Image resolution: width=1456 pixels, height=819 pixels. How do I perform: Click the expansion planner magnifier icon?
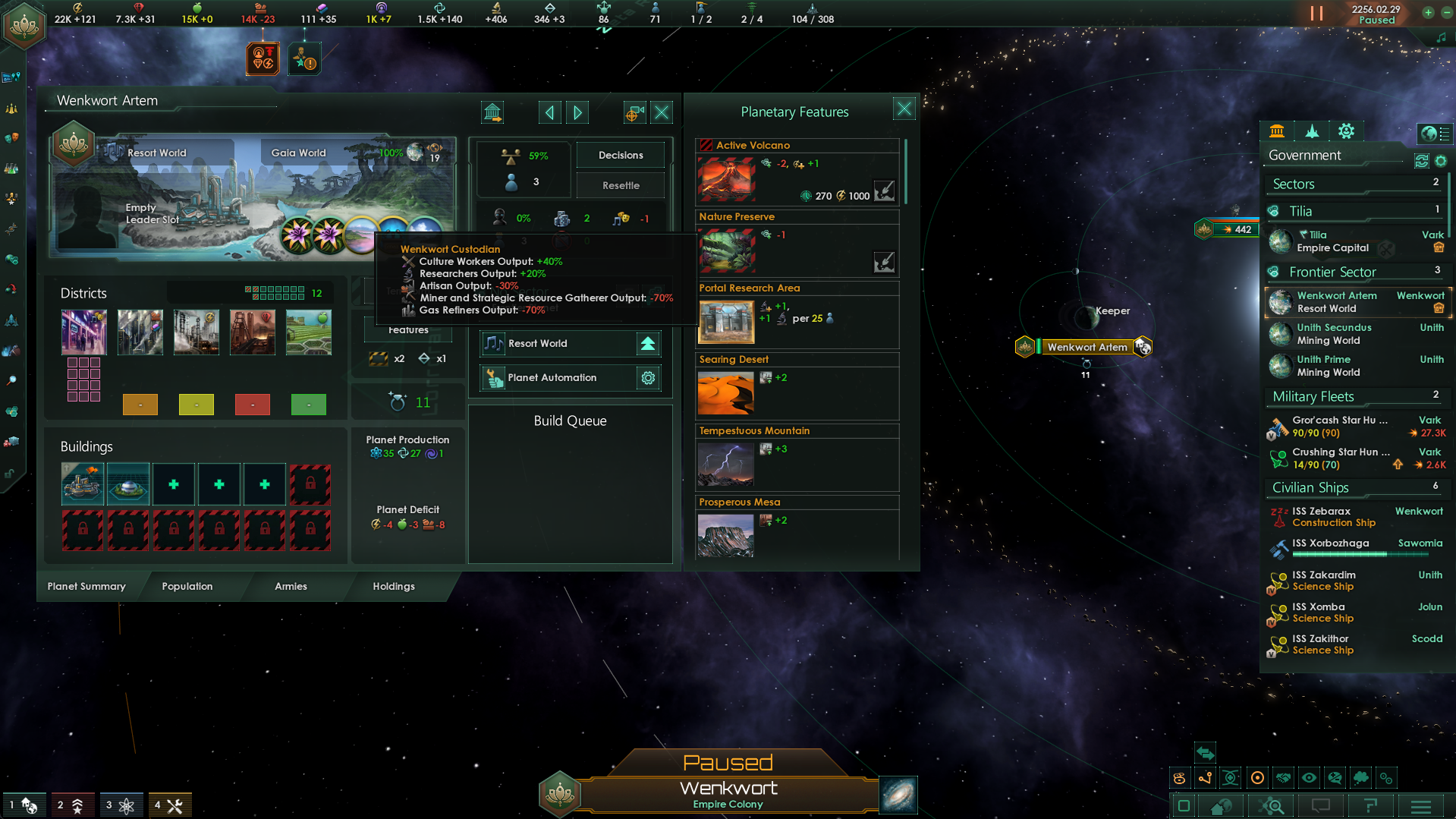(x=12, y=380)
